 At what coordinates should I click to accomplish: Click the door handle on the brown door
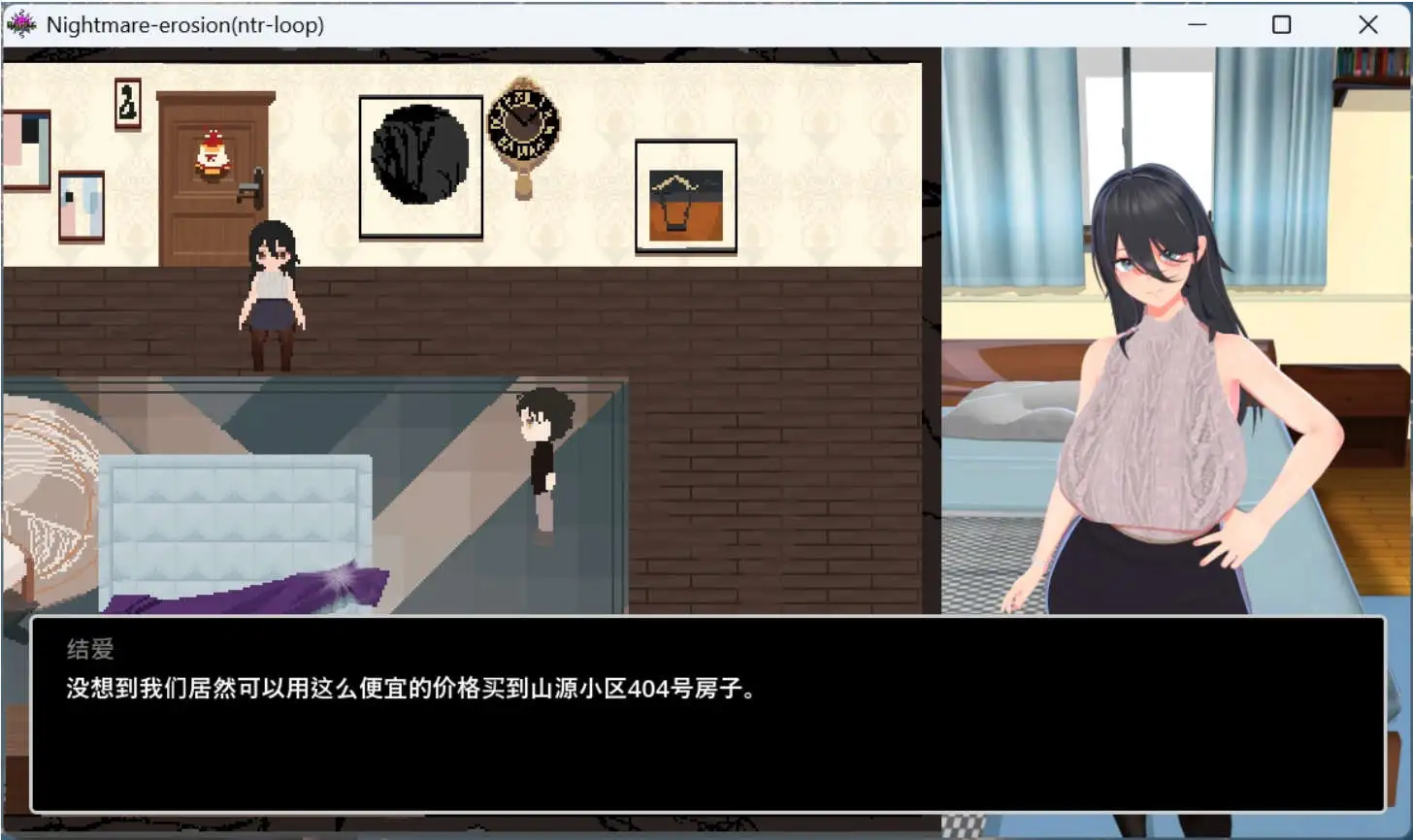pos(250,186)
